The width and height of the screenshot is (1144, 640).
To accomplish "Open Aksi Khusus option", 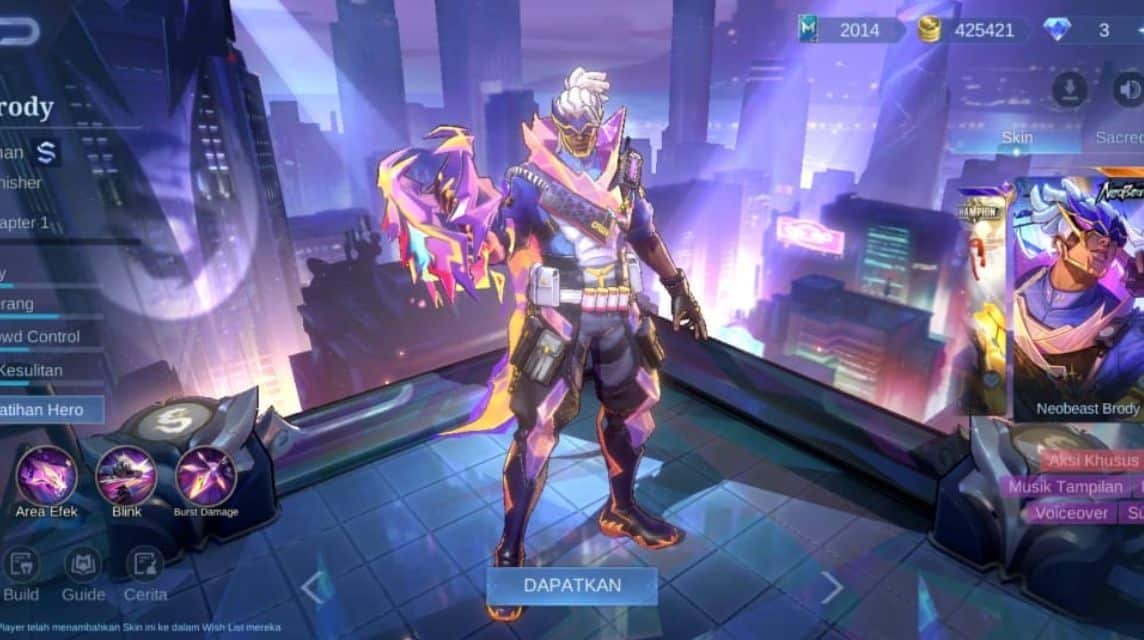I will pos(1092,461).
